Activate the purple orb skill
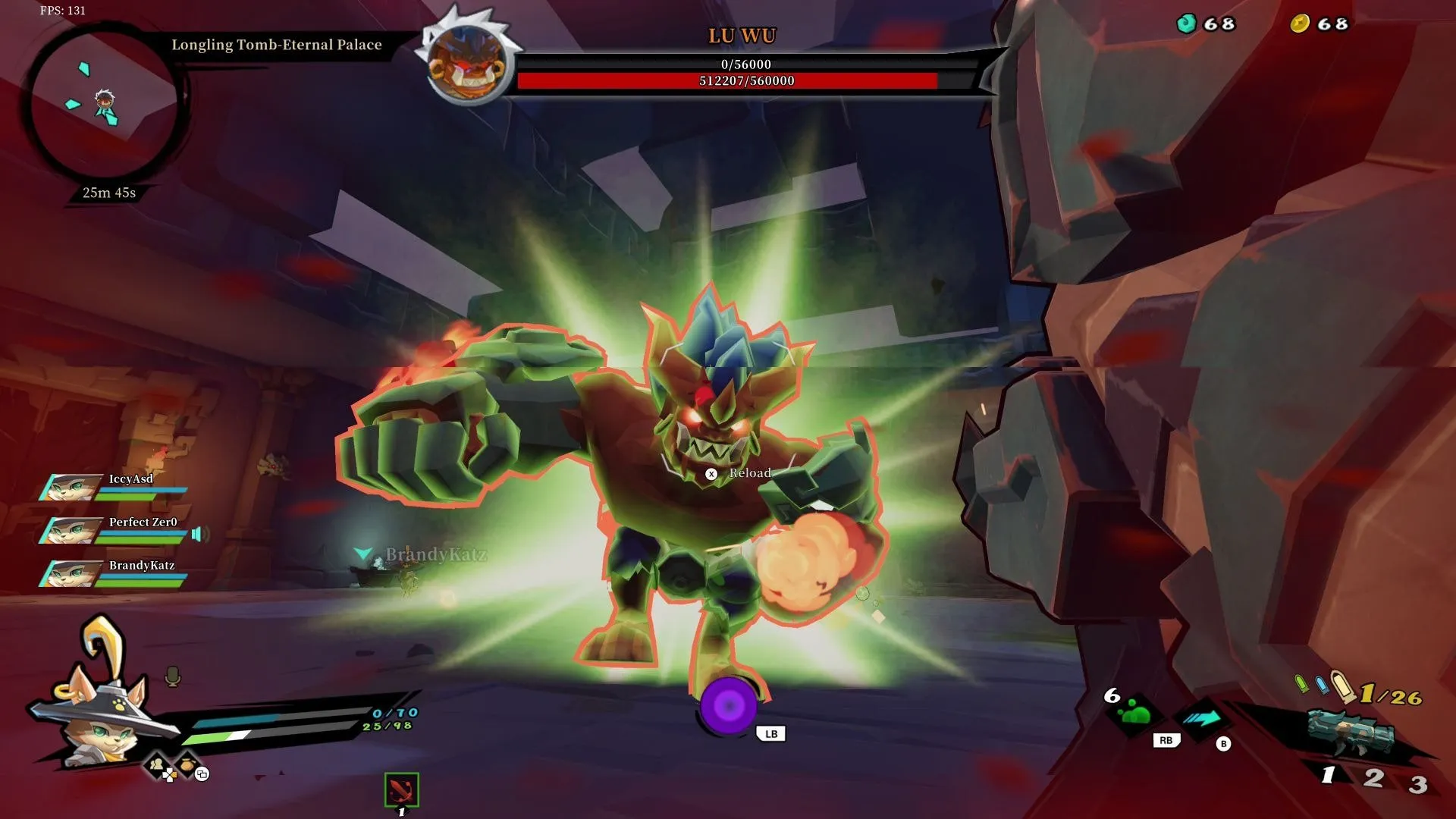The height and width of the screenshot is (819, 1456). coord(728,706)
